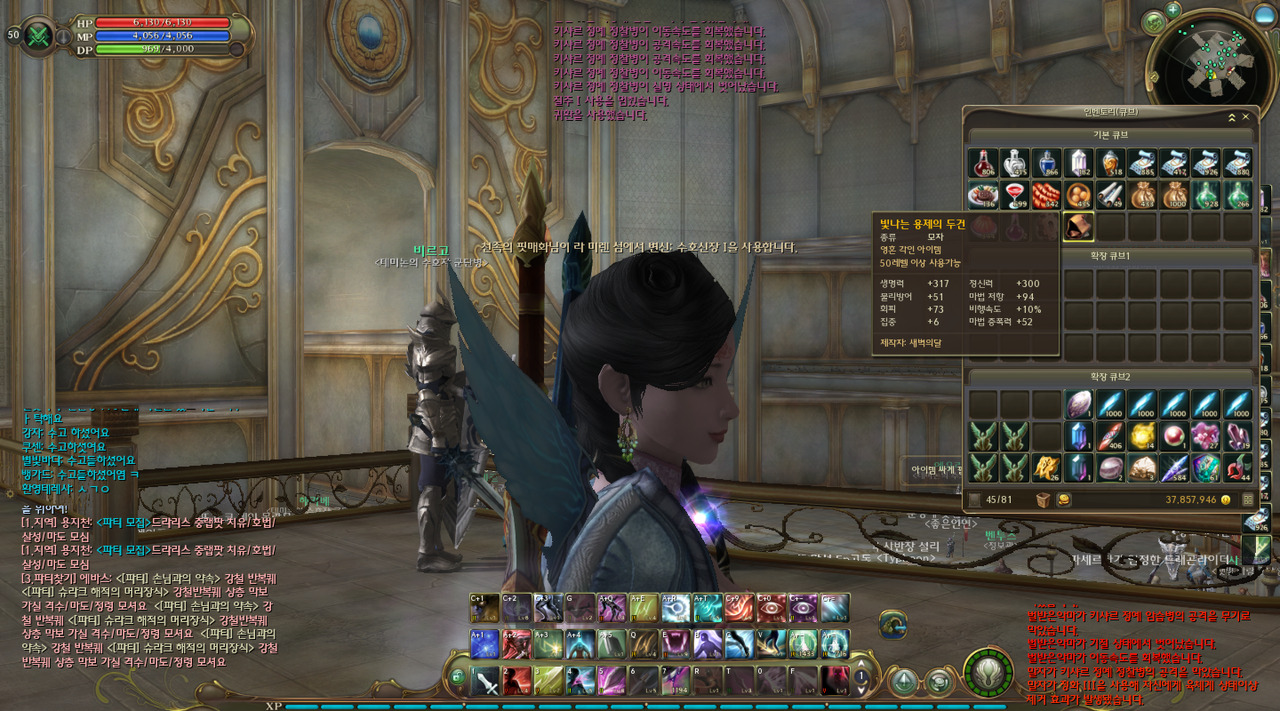Select the white flask stack of 475
1280x711 pixels.
click(1015, 164)
